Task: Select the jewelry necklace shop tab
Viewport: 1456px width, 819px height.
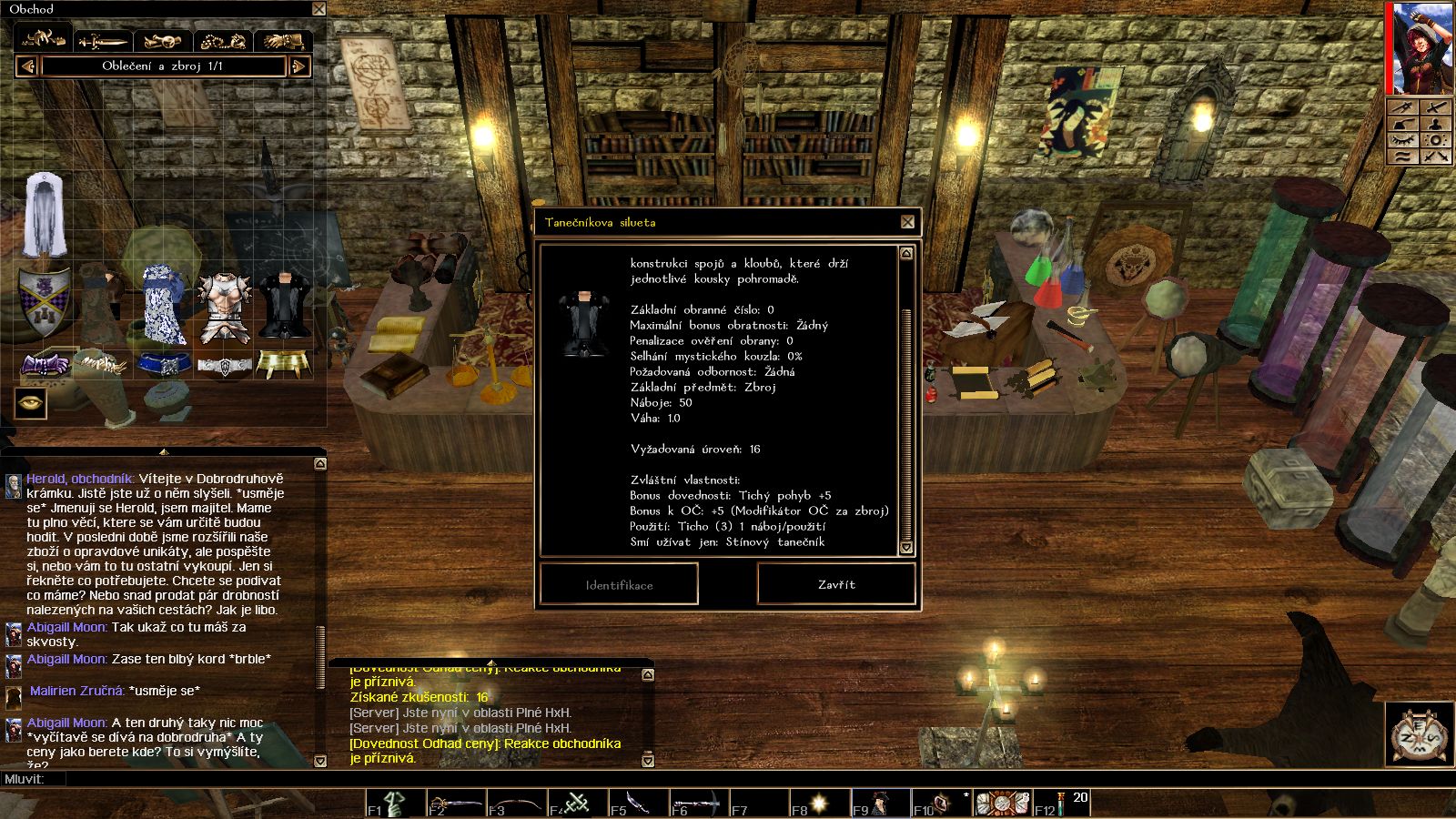Action: point(223,41)
